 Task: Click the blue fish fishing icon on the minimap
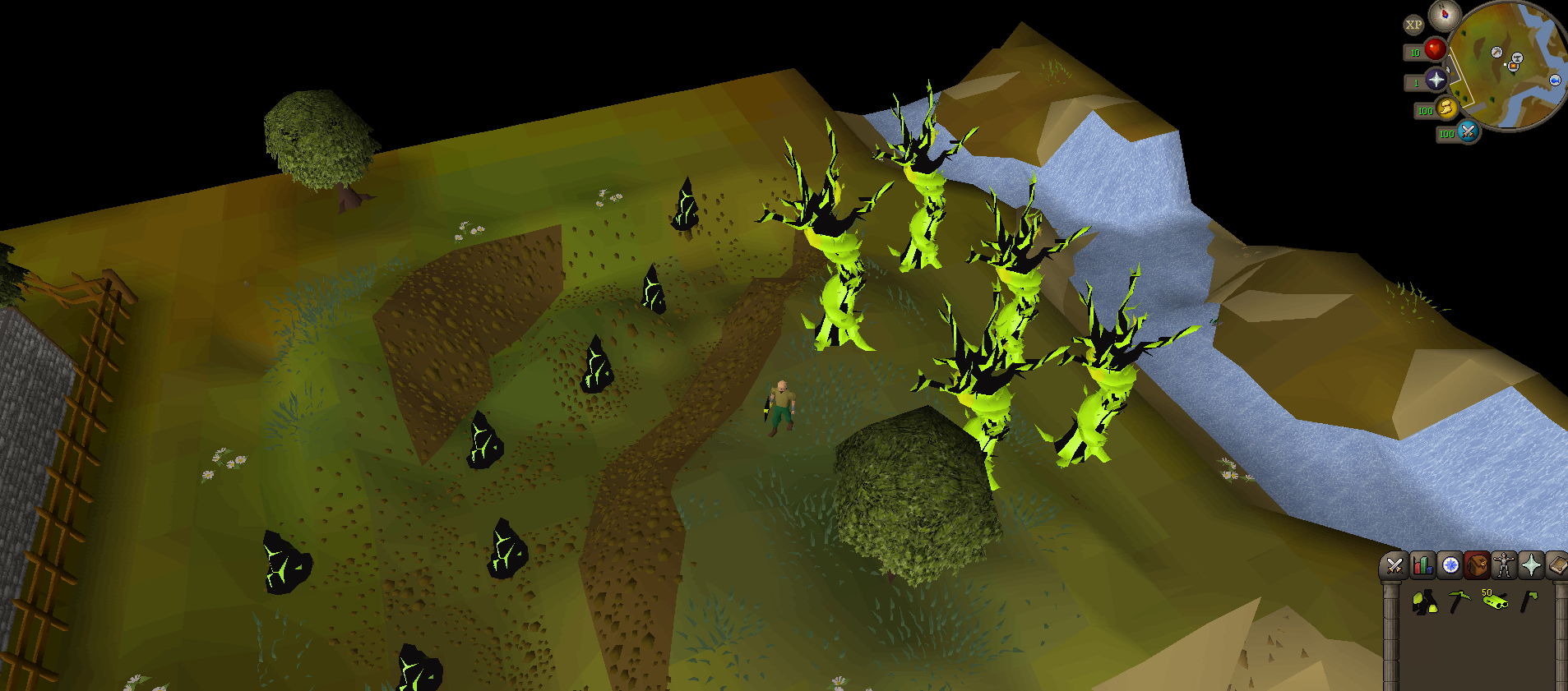coord(1556,81)
